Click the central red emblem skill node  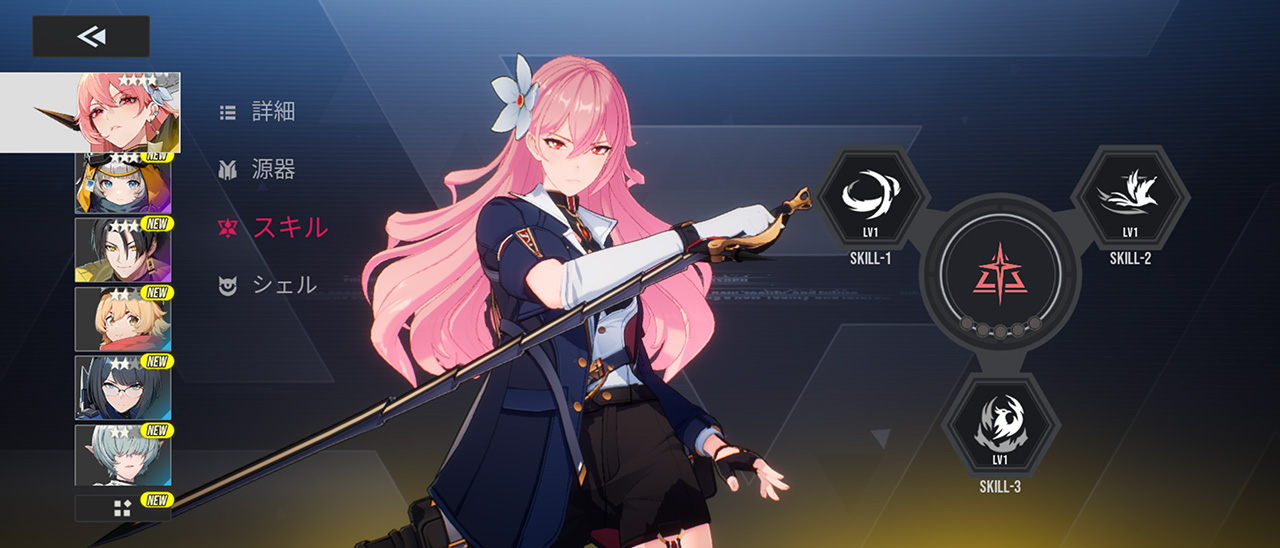click(x=999, y=273)
